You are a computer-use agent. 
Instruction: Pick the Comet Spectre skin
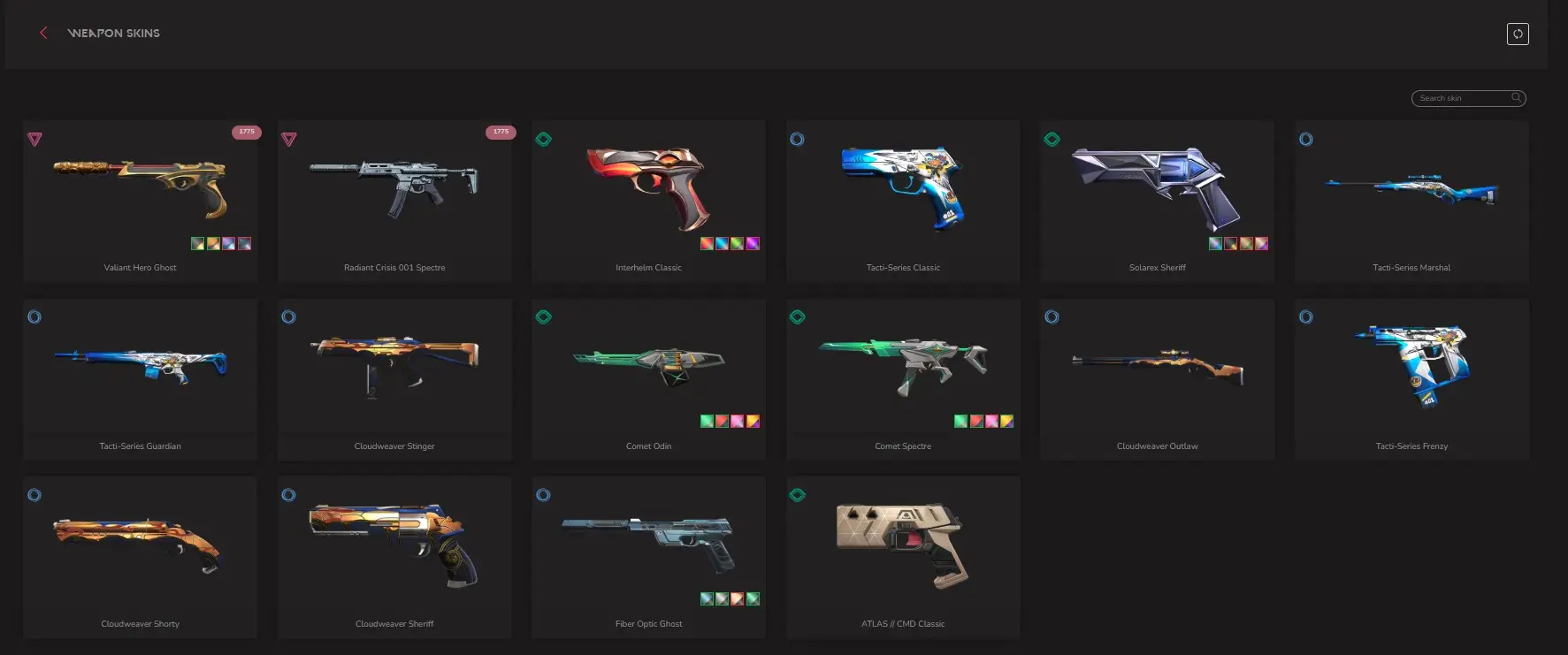click(903, 379)
